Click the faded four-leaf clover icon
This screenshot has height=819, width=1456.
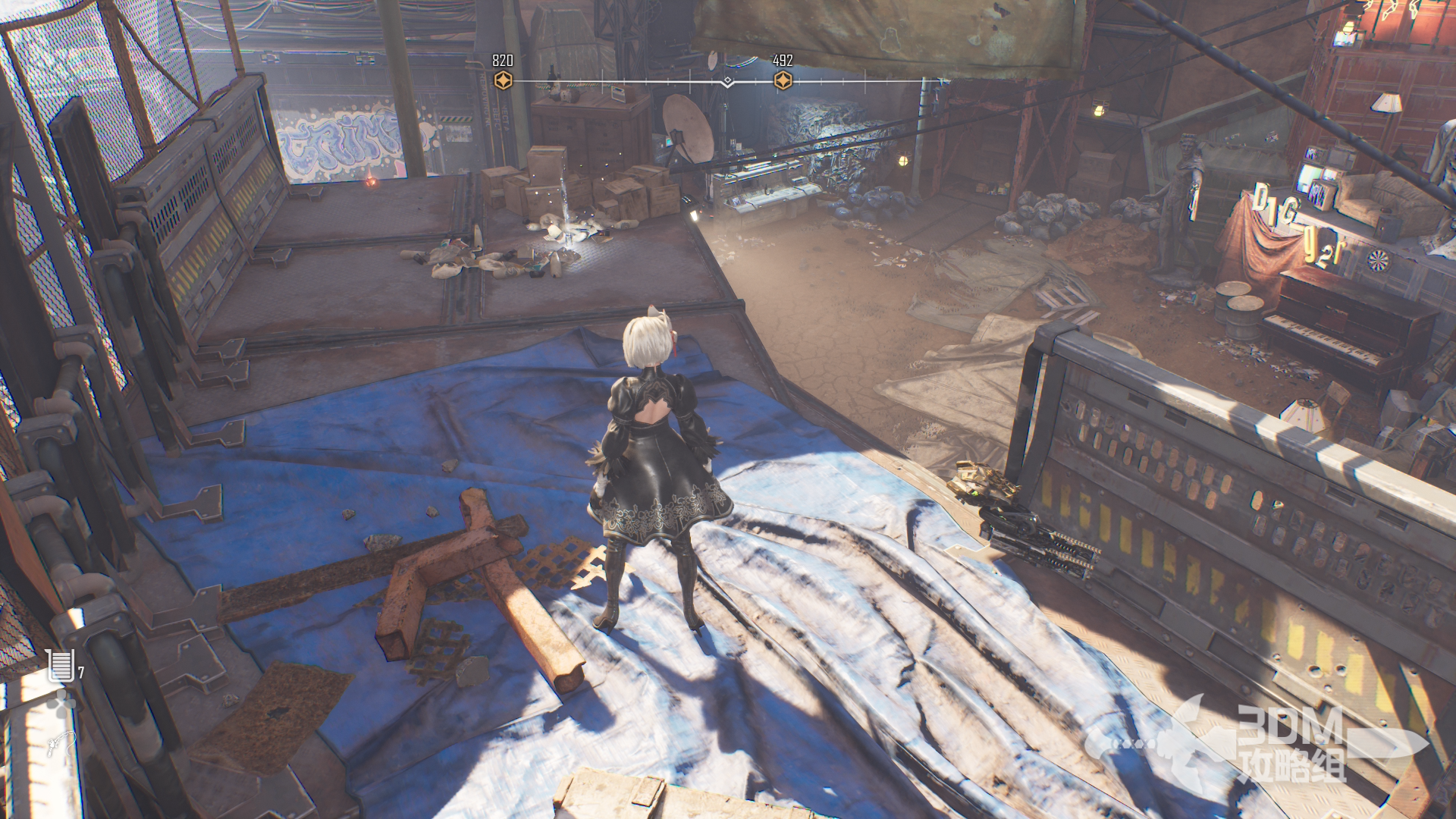tap(62, 704)
